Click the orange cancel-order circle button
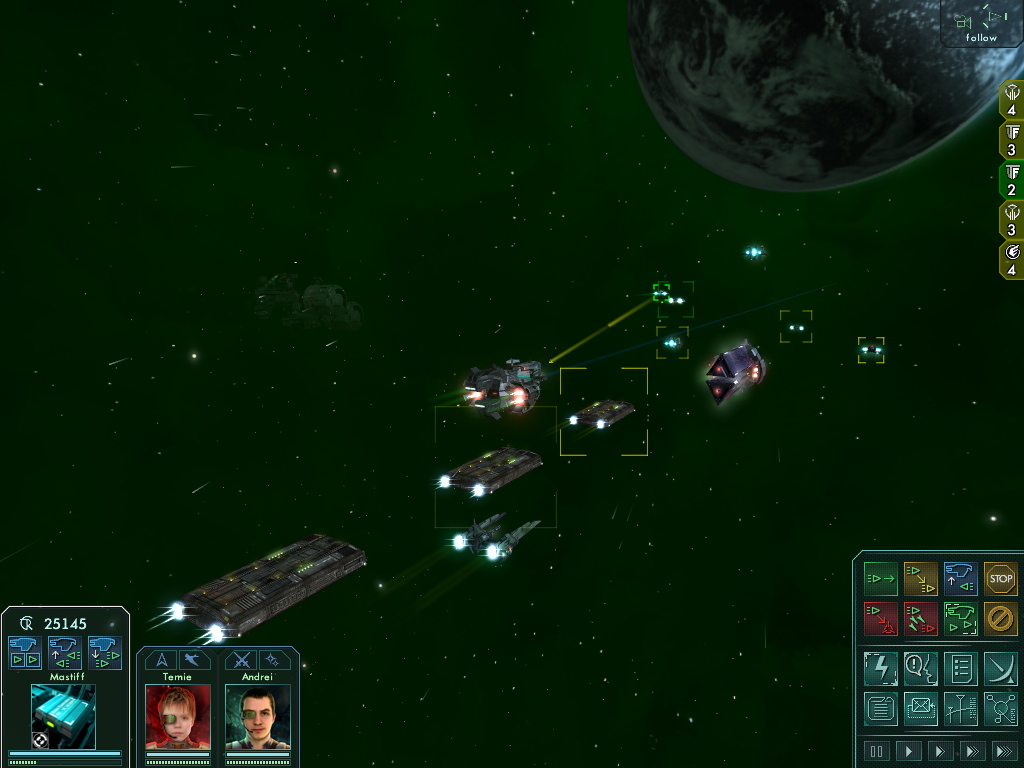 [1000, 619]
